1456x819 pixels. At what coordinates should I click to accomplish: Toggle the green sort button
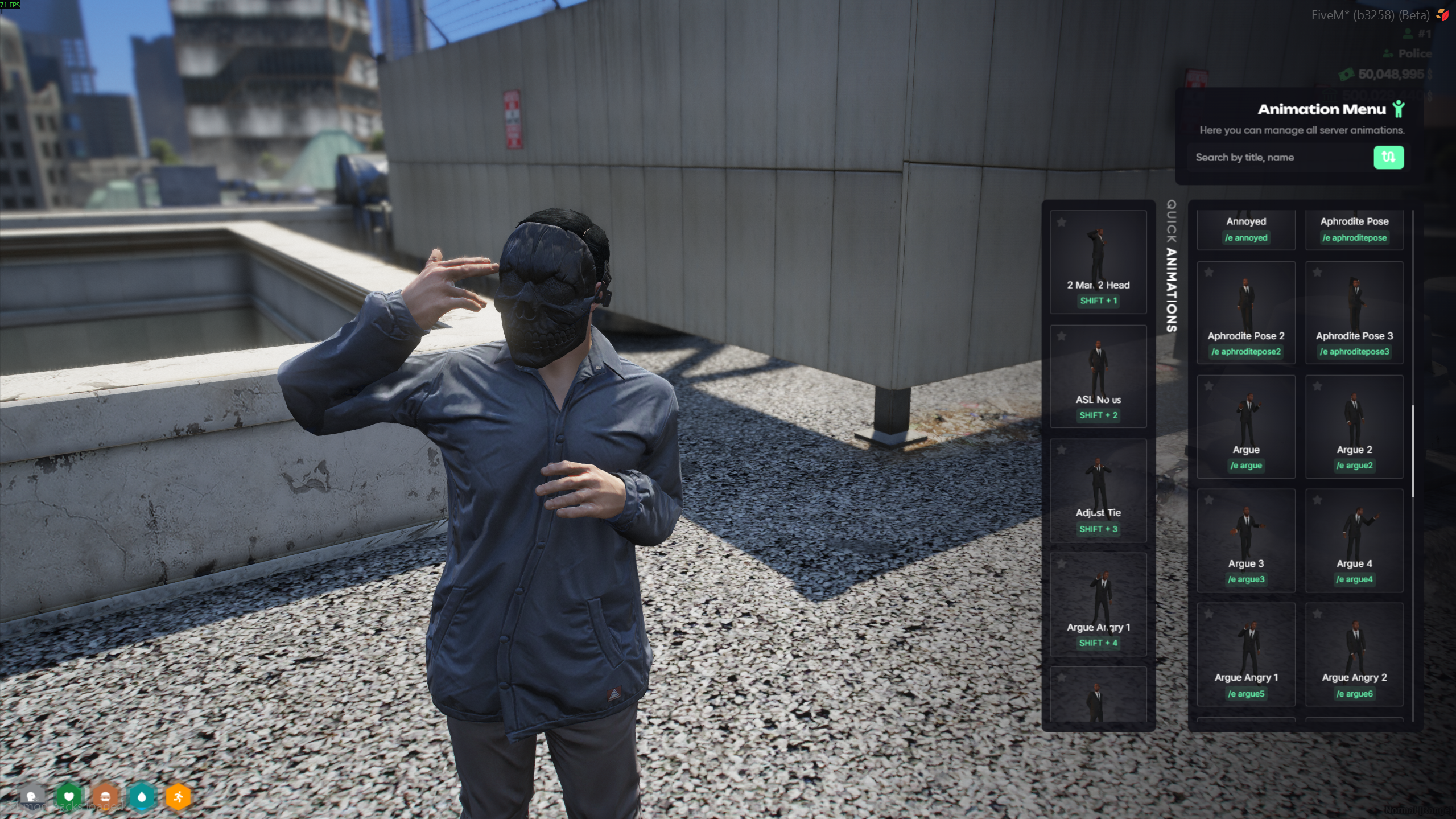[x=1388, y=158]
